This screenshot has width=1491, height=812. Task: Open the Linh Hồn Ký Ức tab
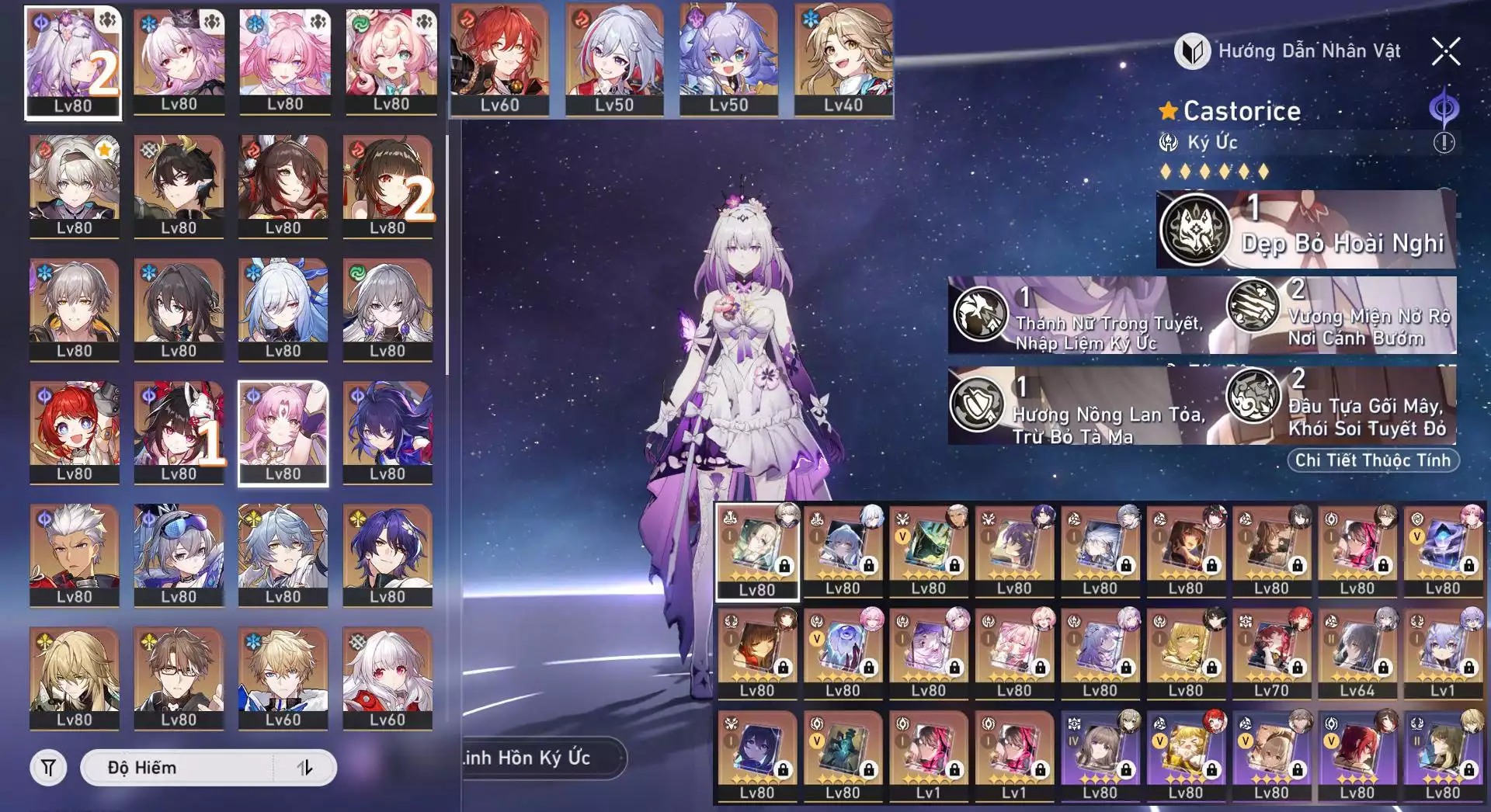[x=543, y=758]
